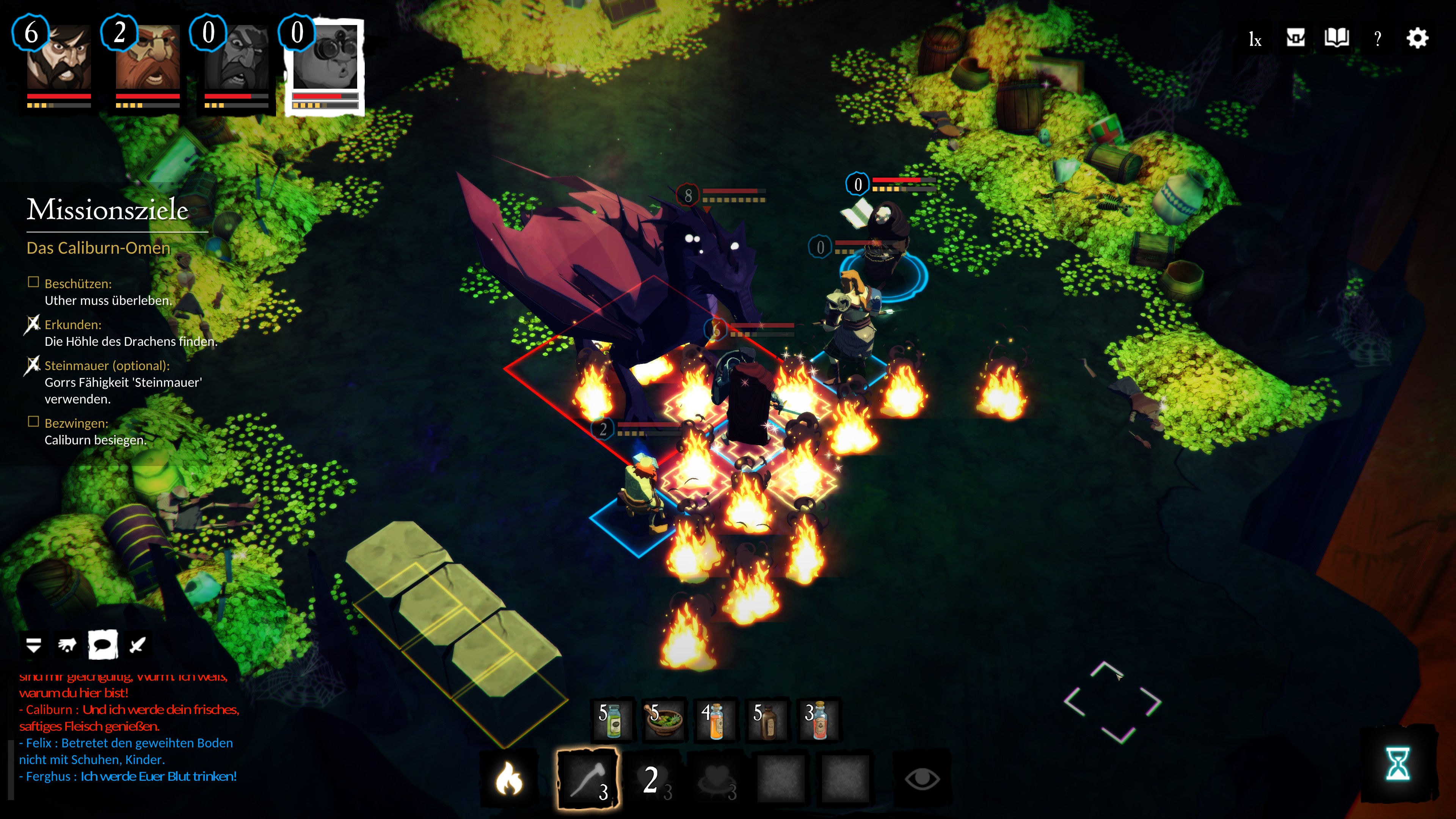Collapse the log with the down-arrow button
This screenshot has height=819, width=1456.
(33, 645)
